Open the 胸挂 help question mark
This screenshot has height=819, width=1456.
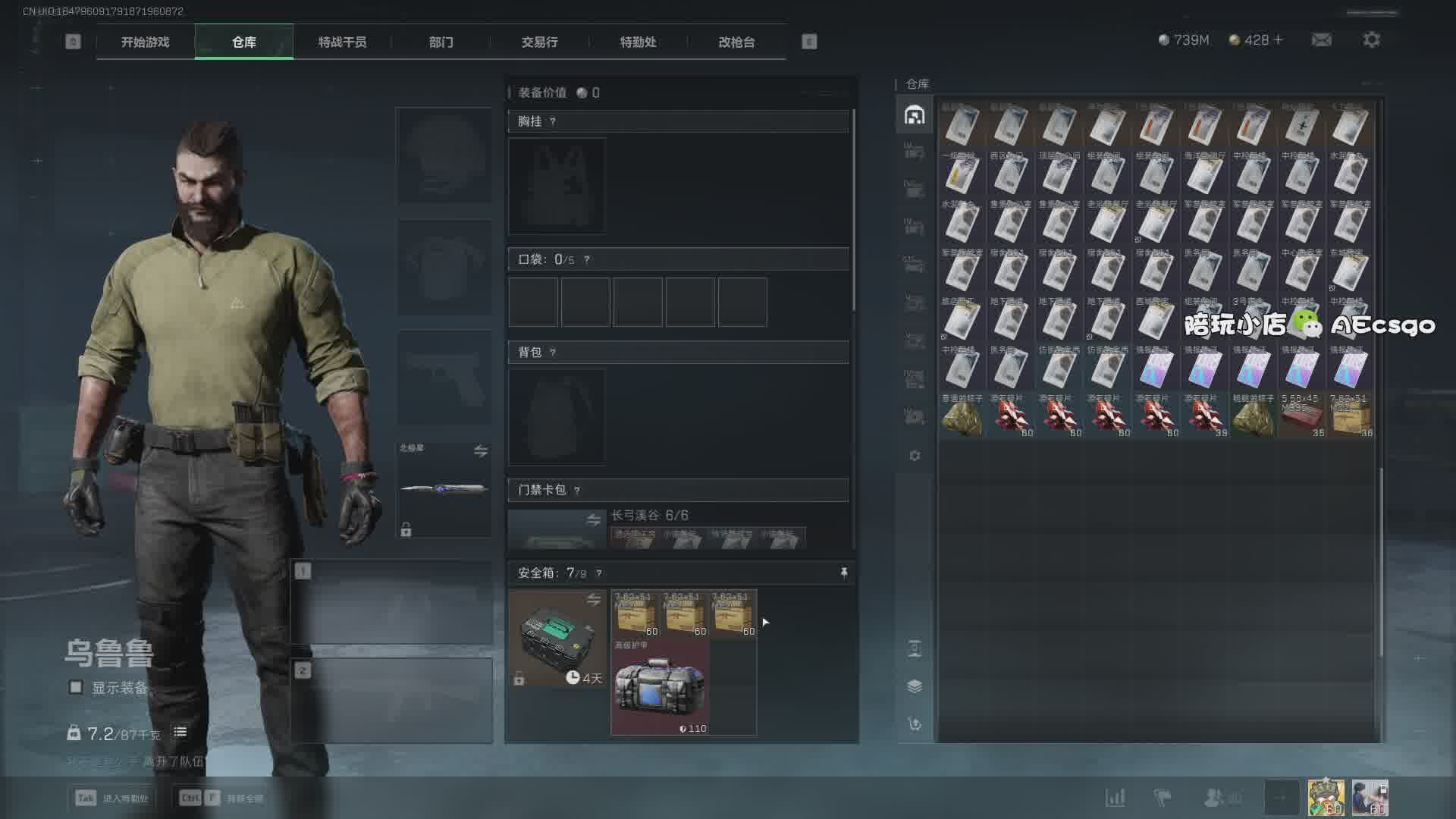click(x=553, y=121)
